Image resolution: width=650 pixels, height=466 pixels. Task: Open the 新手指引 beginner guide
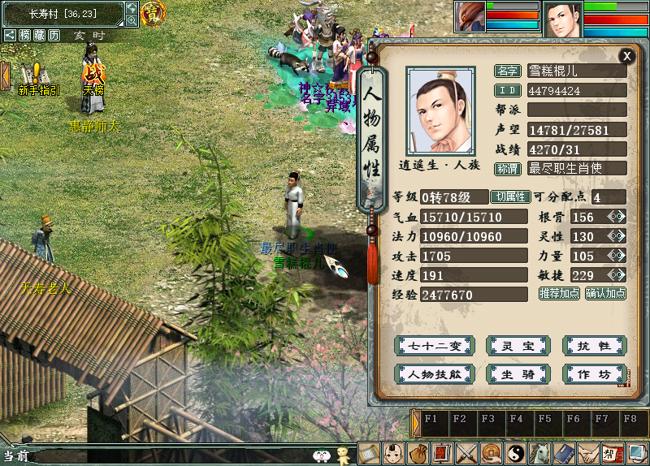pyautogui.click(x=39, y=78)
